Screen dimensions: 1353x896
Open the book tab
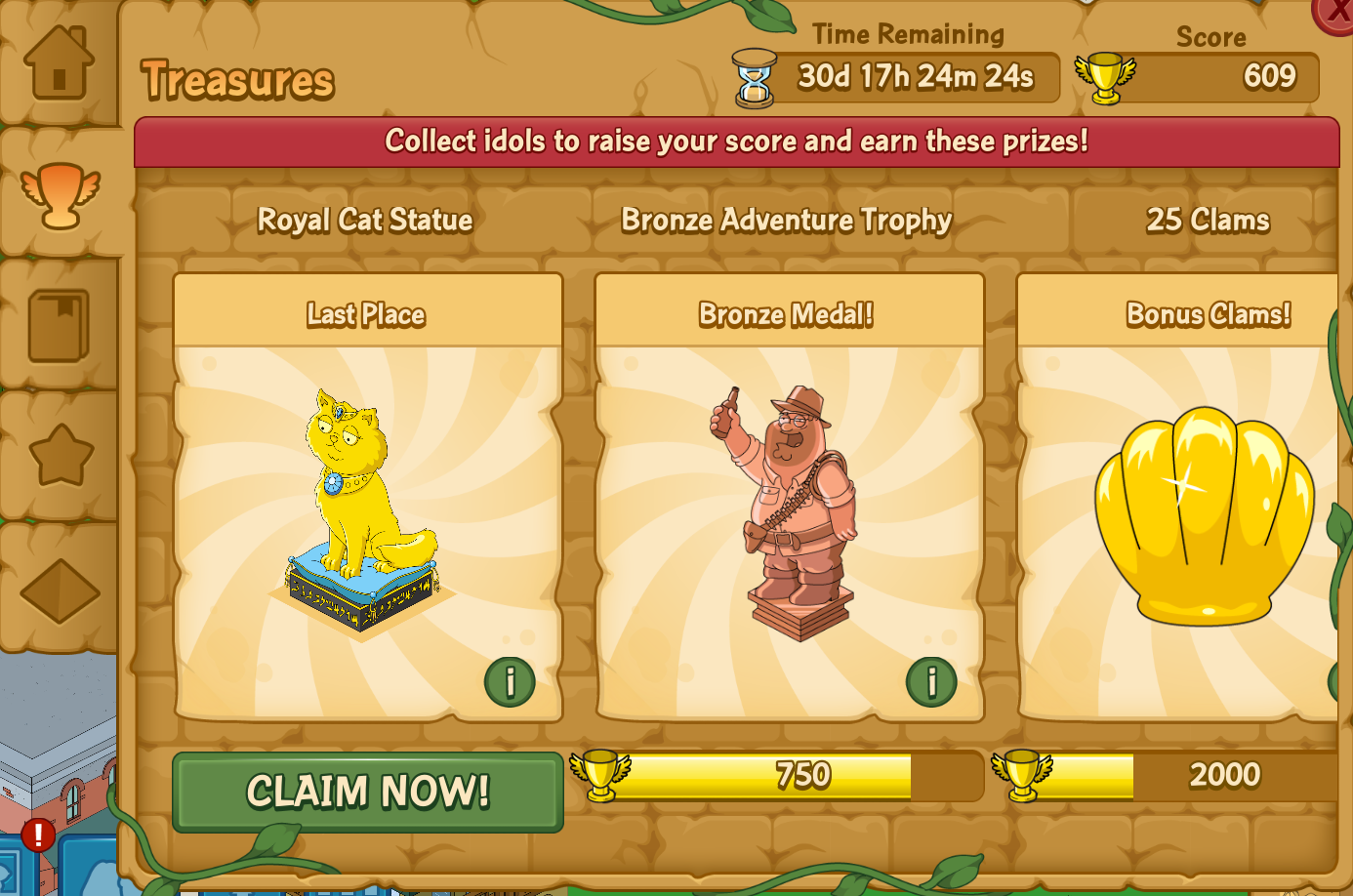[59, 326]
